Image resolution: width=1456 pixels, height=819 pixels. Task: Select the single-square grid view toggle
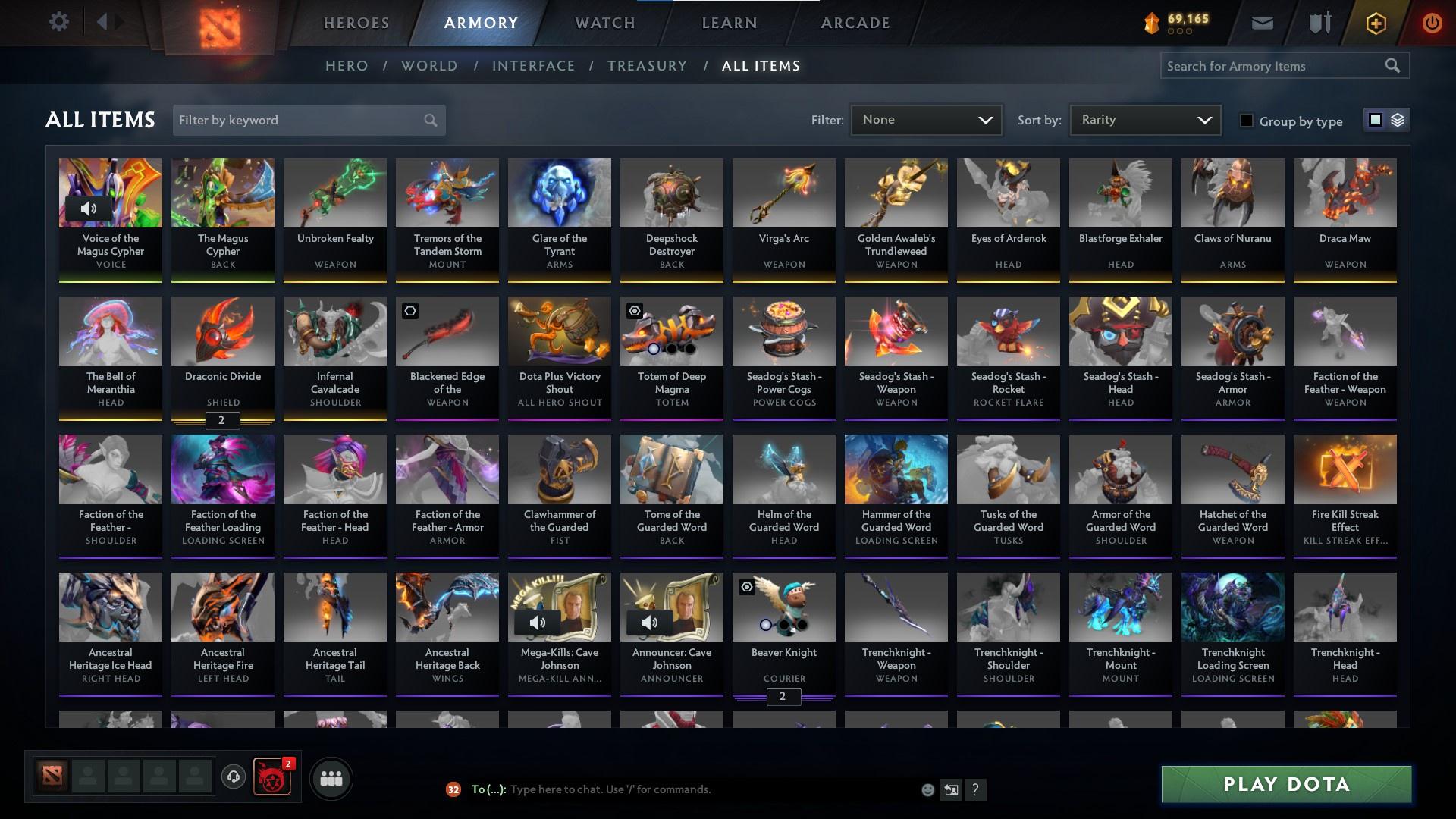pyautogui.click(x=1376, y=120)
